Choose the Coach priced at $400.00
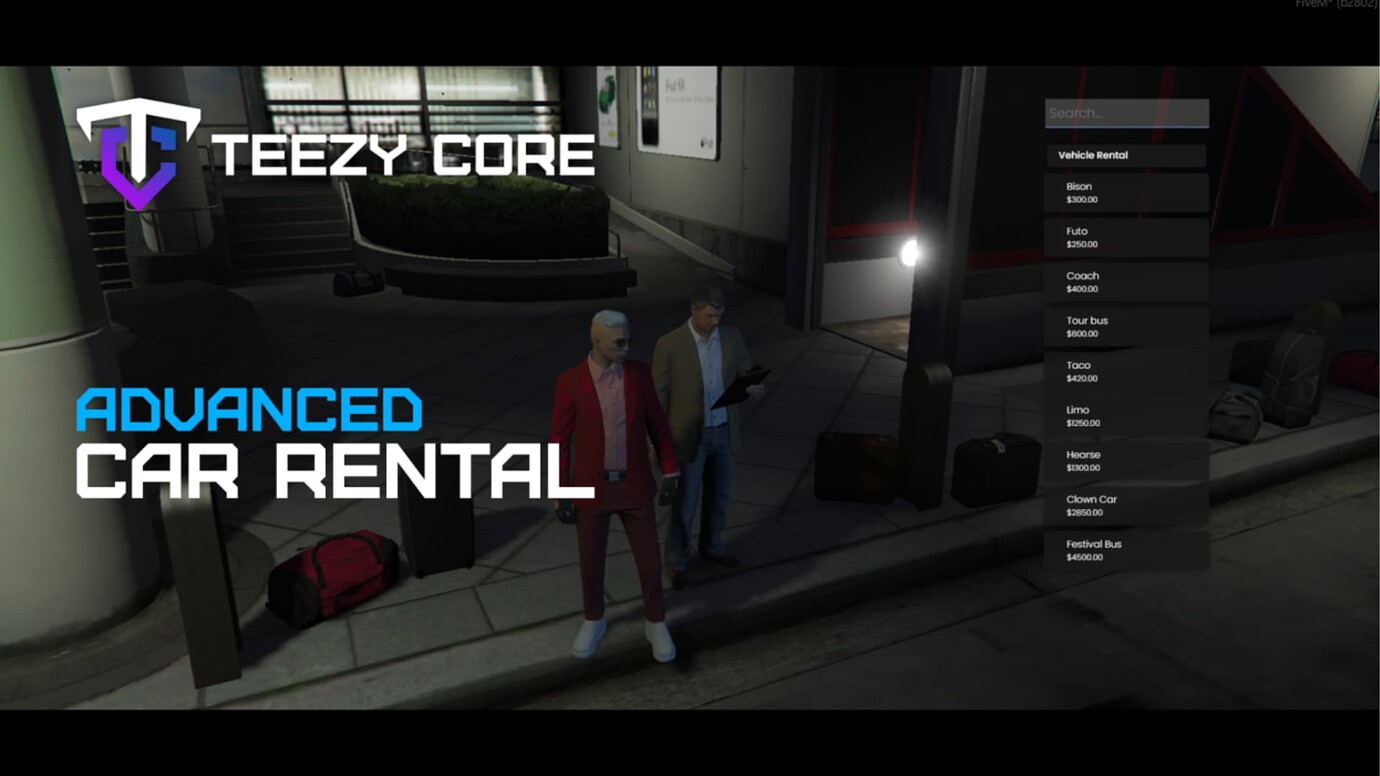The height and width of the screenshot is (776, 1380). pyautogui.click(x=1127, y=281)
